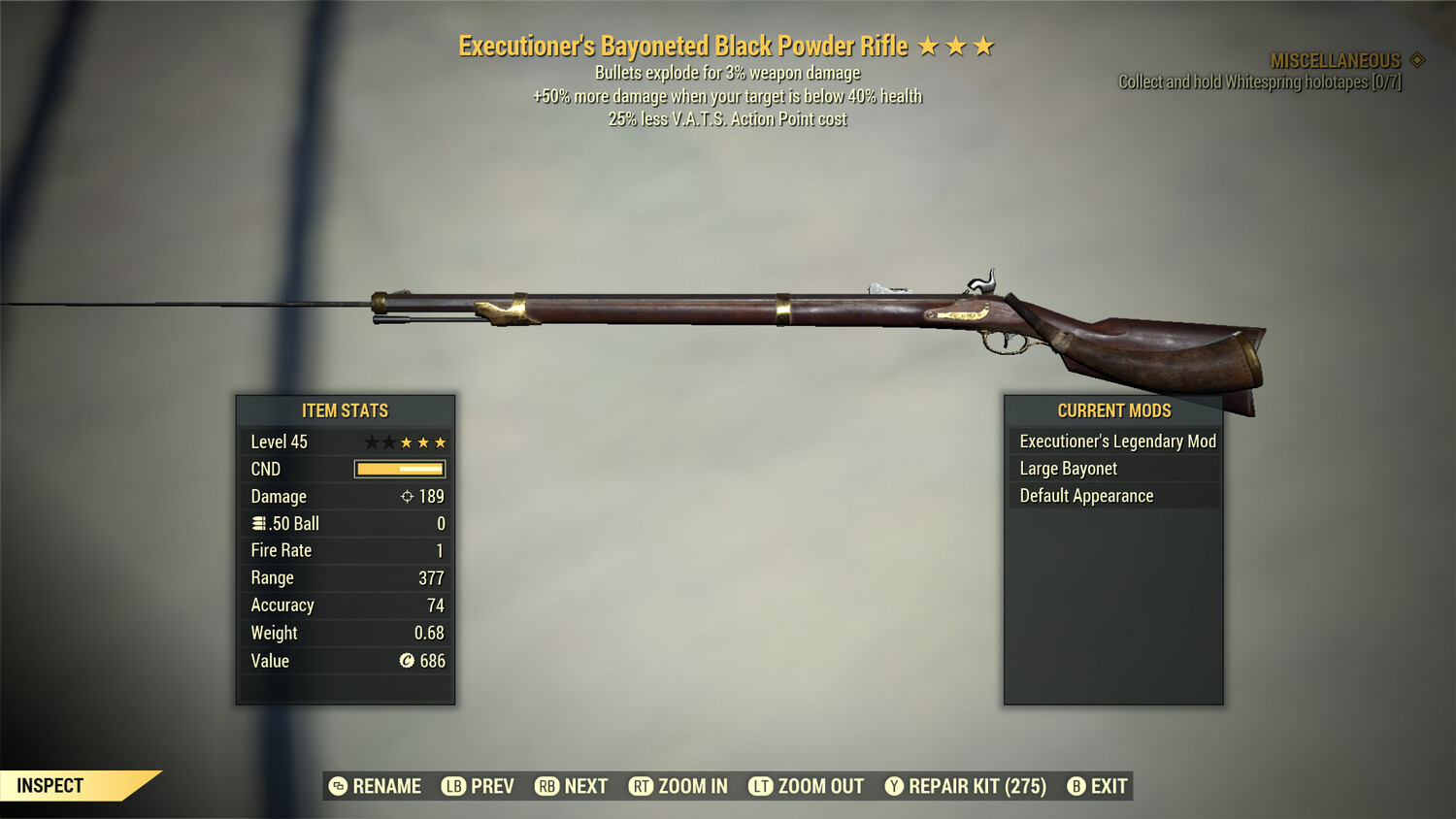
Task: Click the caps icon beside Value 686
Action: coord(405,661)
